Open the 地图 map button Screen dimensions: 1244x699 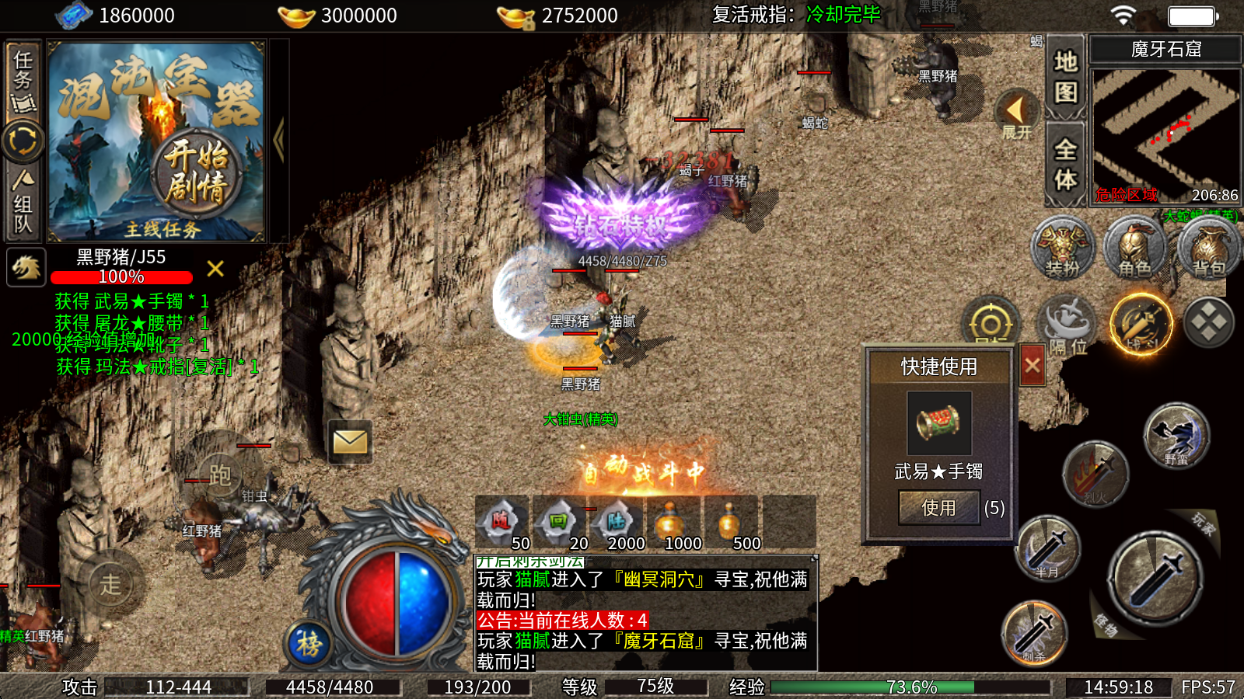[1065, 76]
